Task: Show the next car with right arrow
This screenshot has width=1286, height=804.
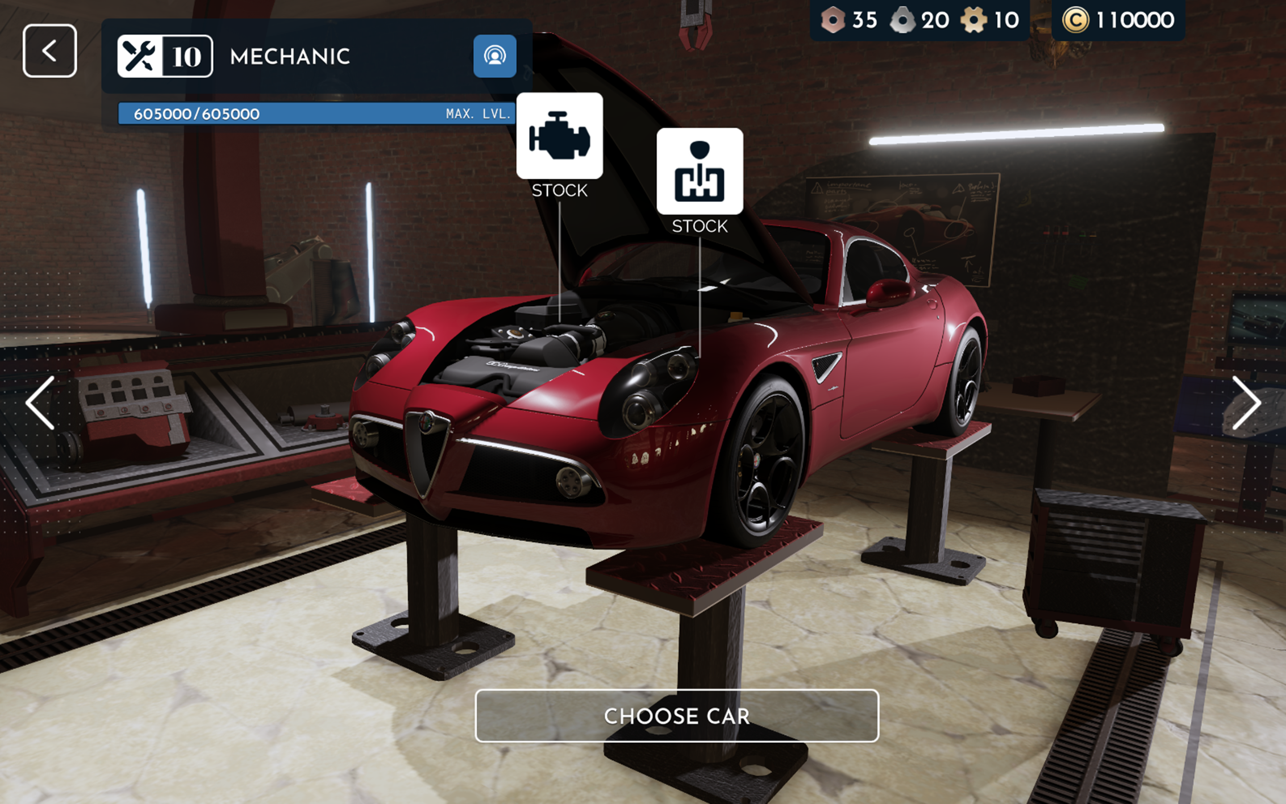Action: click(1245, 403)
